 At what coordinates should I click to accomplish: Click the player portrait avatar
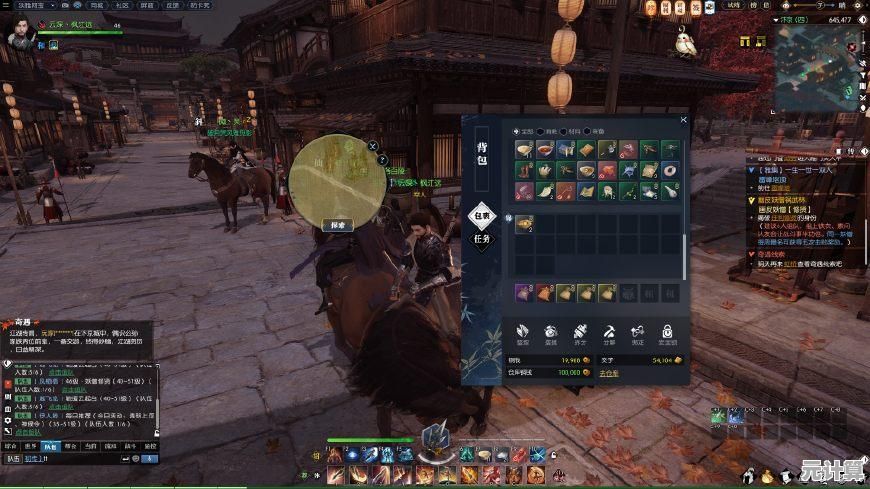17,34
